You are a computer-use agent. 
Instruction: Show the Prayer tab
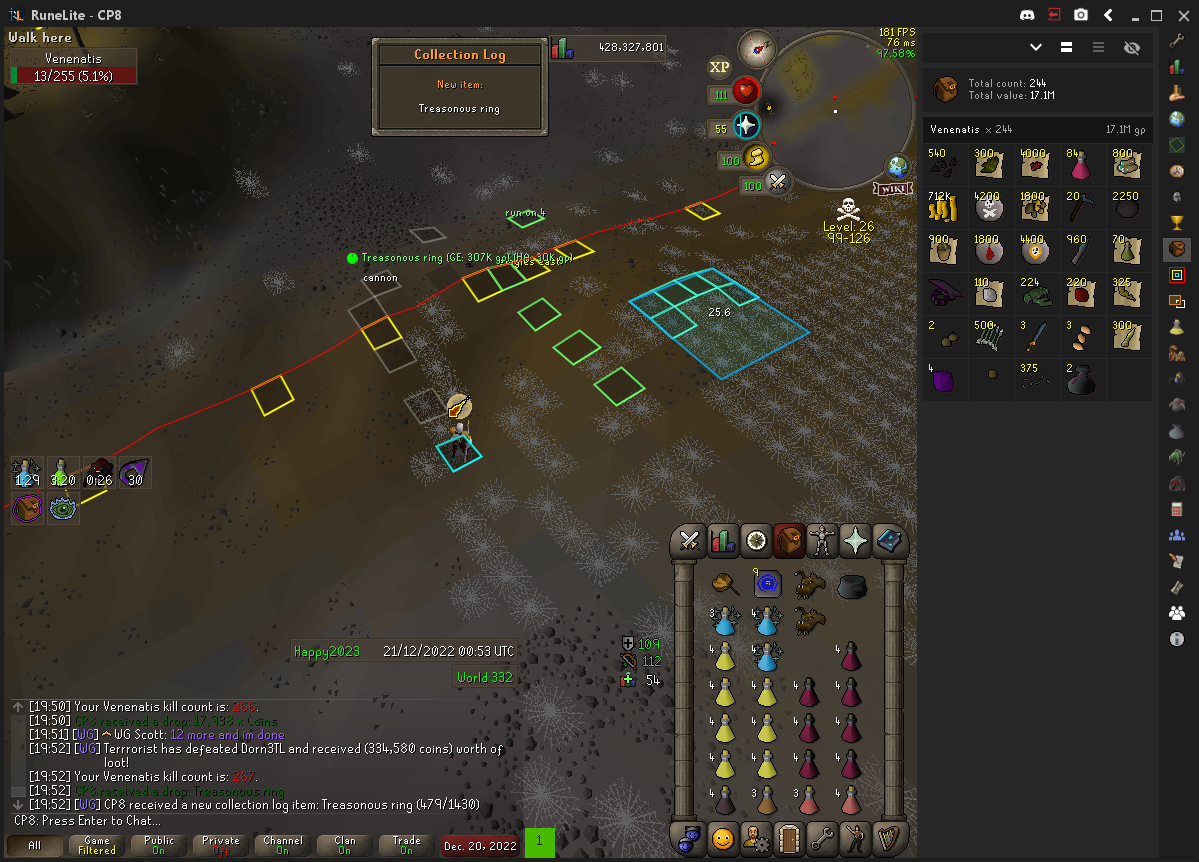(857, 541)
